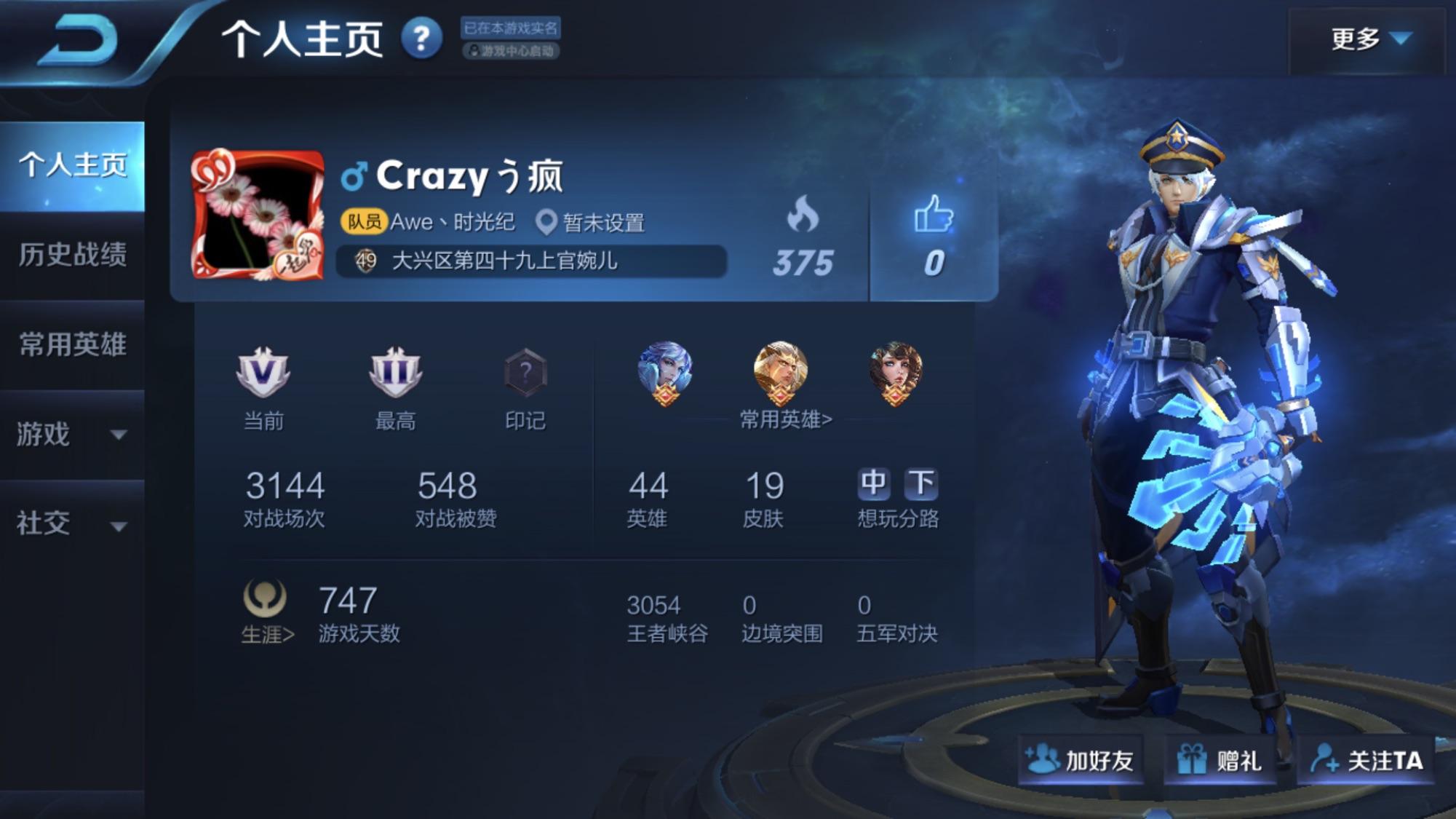Viewport: 1456px width, 819px height.
Task: Select the 个人主页 sidebar tab
Action: [72, 165]
